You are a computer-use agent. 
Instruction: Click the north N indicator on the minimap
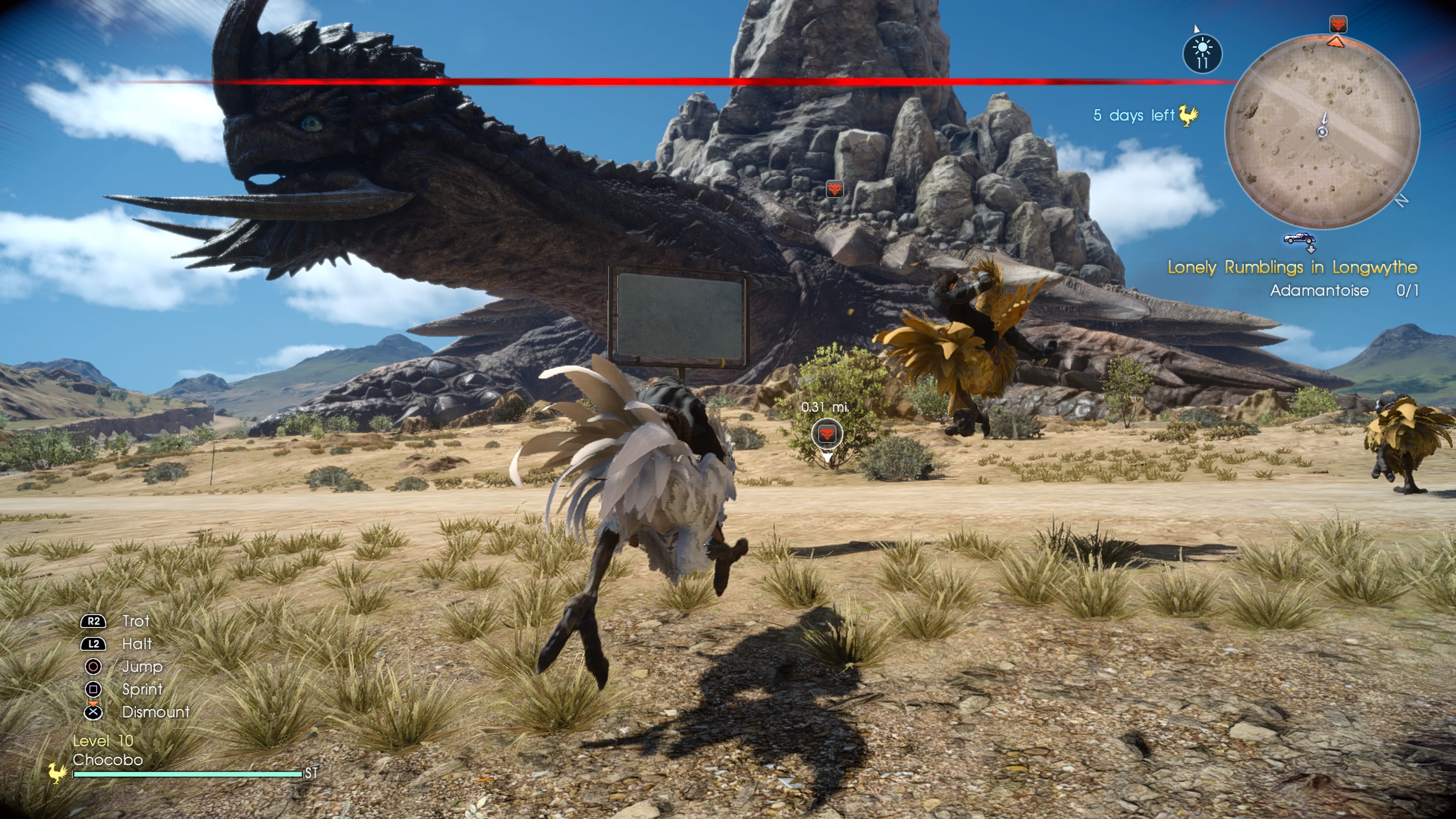tap(1401, 201)
